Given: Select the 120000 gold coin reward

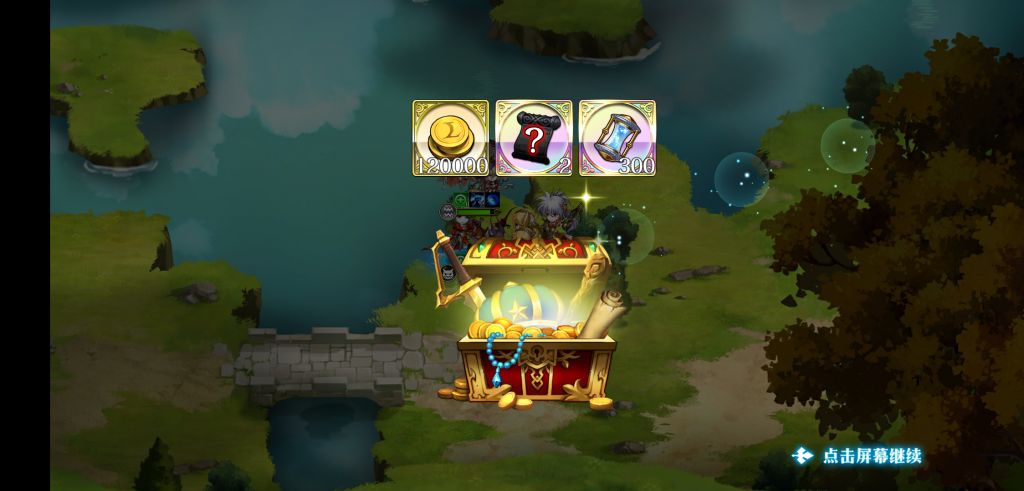Looking at the screenshot, I should [450, 138].
